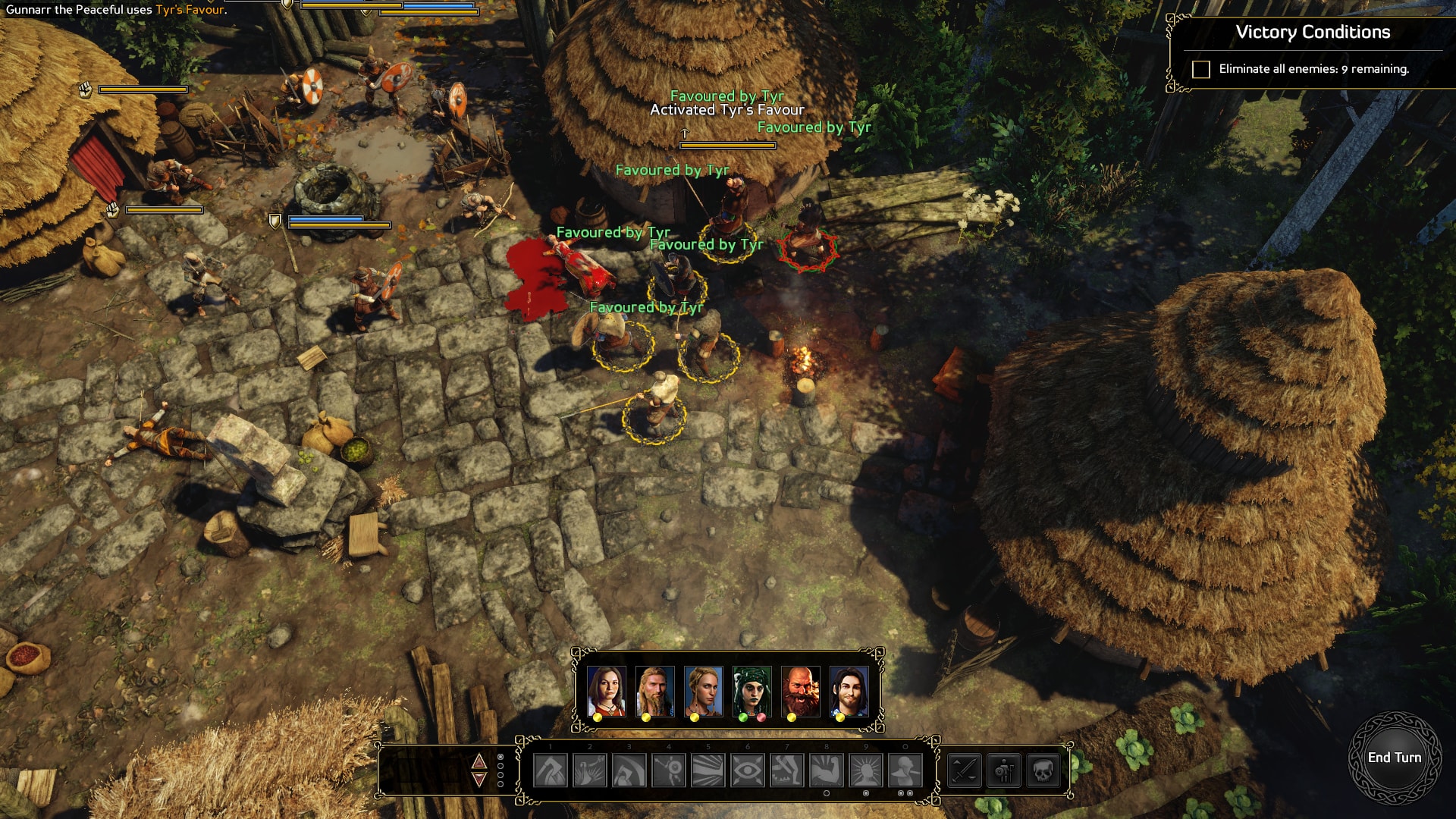Pick the bald red-bearded man portrait
This screenshot has width=1456, height=819.
[x=800, y=691]
